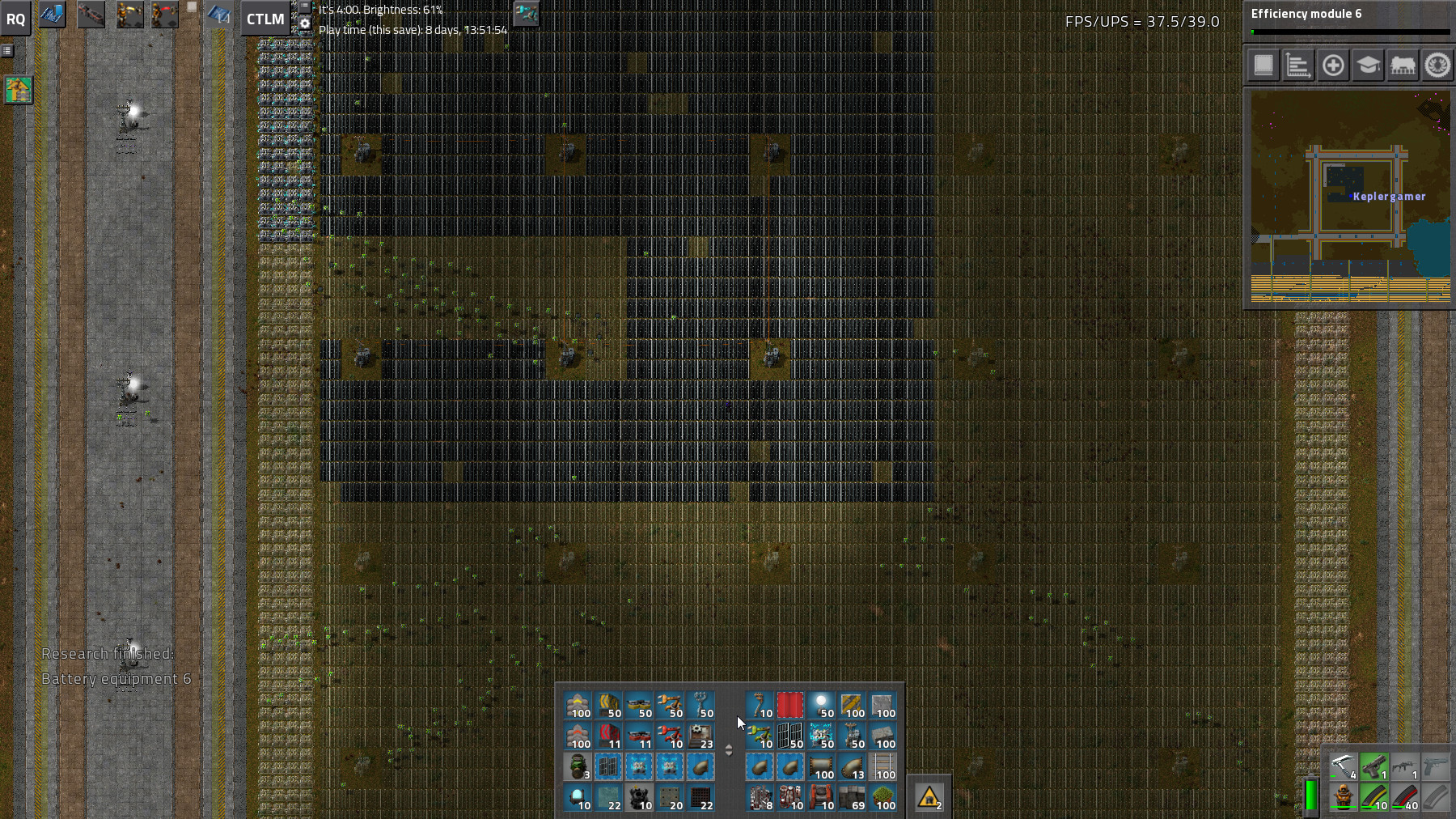Screen dimensions: 1456x819
Task: Select the assembling machine slot with 23
Action: pyautogui.click(x=700, y=736)
